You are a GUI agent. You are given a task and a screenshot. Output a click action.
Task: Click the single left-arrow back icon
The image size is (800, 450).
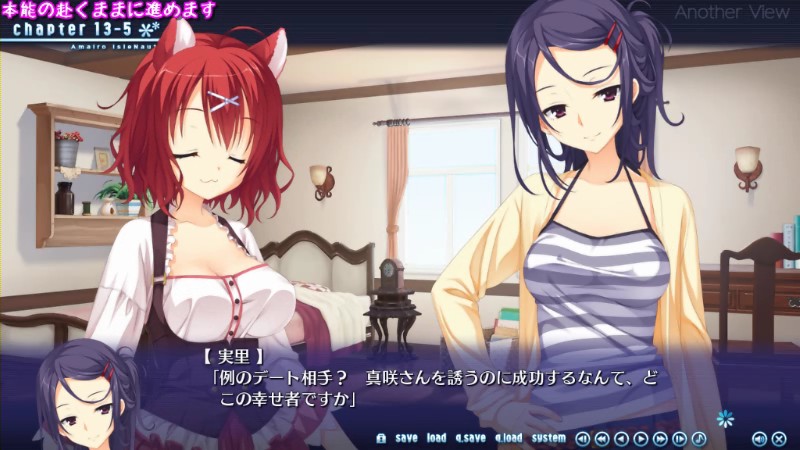coord(621,438)
